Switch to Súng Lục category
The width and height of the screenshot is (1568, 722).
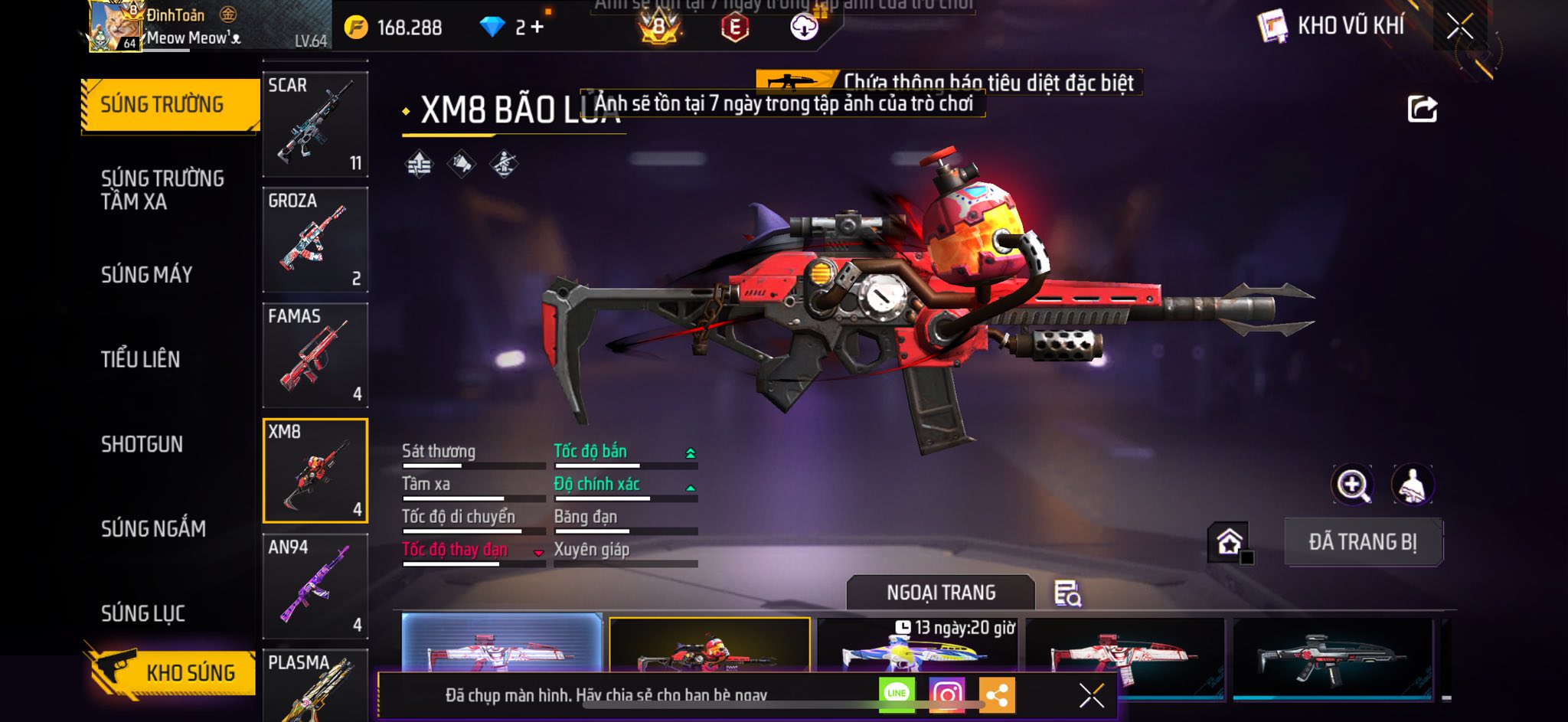click(143, 613)
